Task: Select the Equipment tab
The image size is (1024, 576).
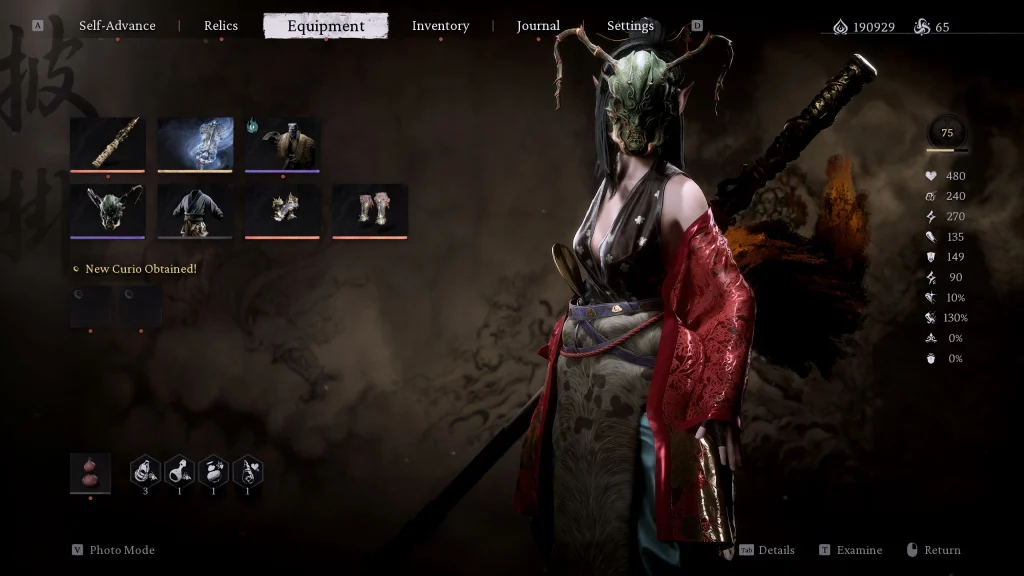Action: (x=326, y=26)
